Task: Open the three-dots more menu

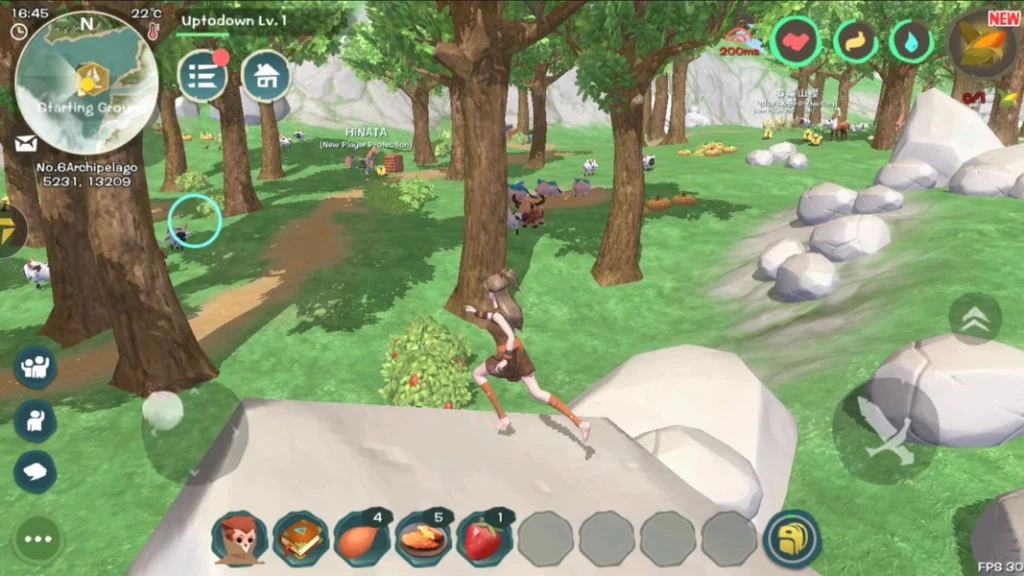Action: point(38,540)
